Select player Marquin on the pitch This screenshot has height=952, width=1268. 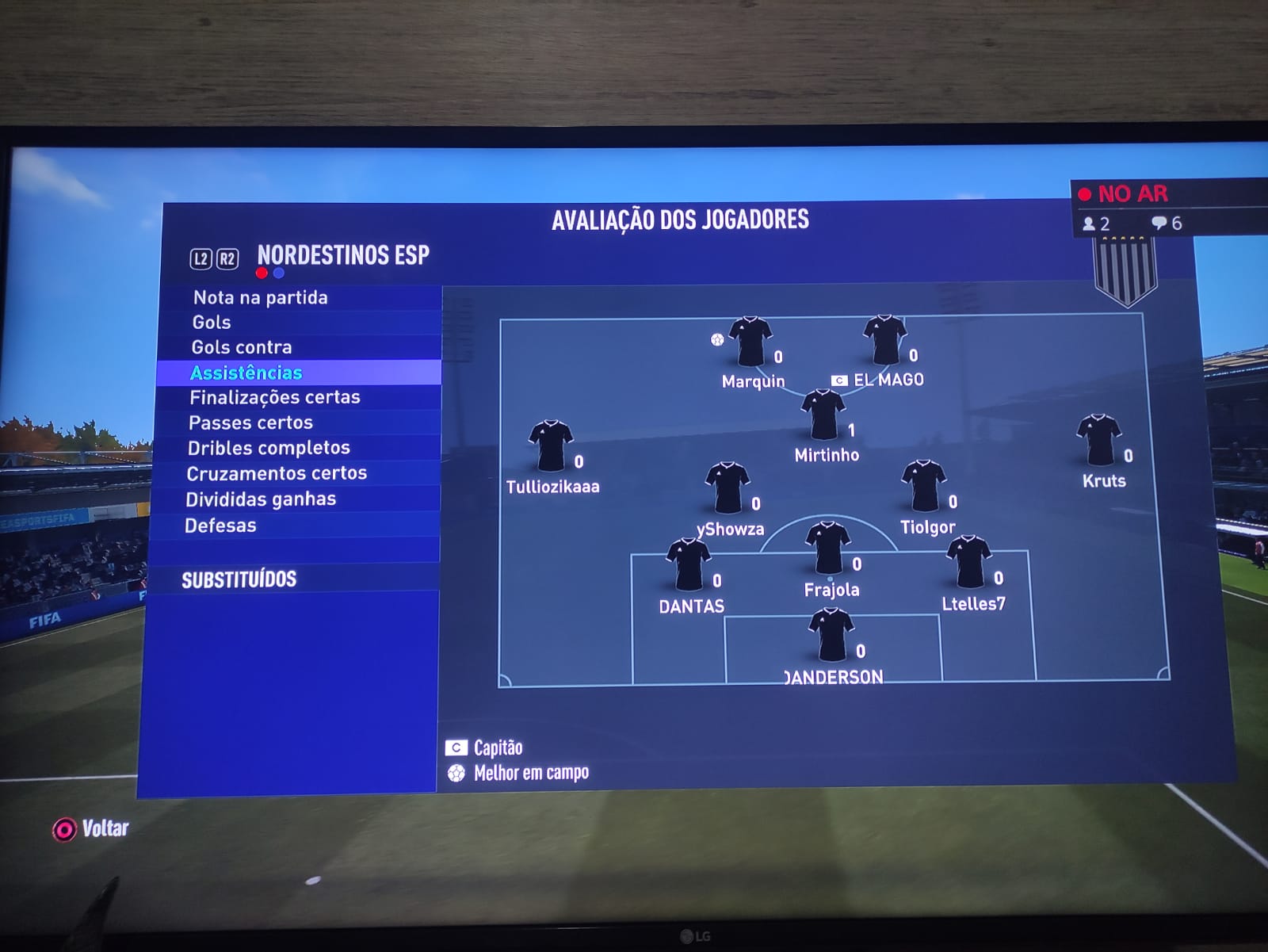click(x=750, y=342)
